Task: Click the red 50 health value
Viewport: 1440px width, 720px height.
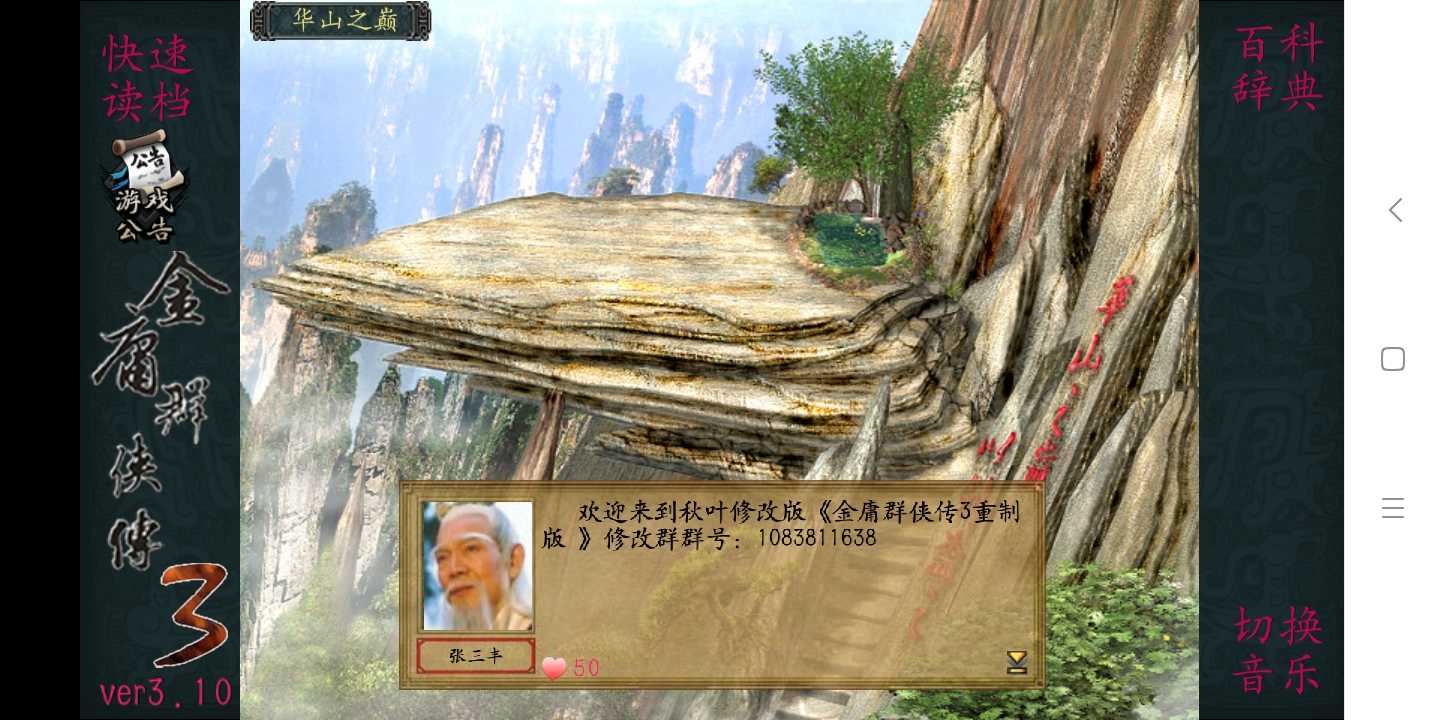Action: [x=586, y=668]
